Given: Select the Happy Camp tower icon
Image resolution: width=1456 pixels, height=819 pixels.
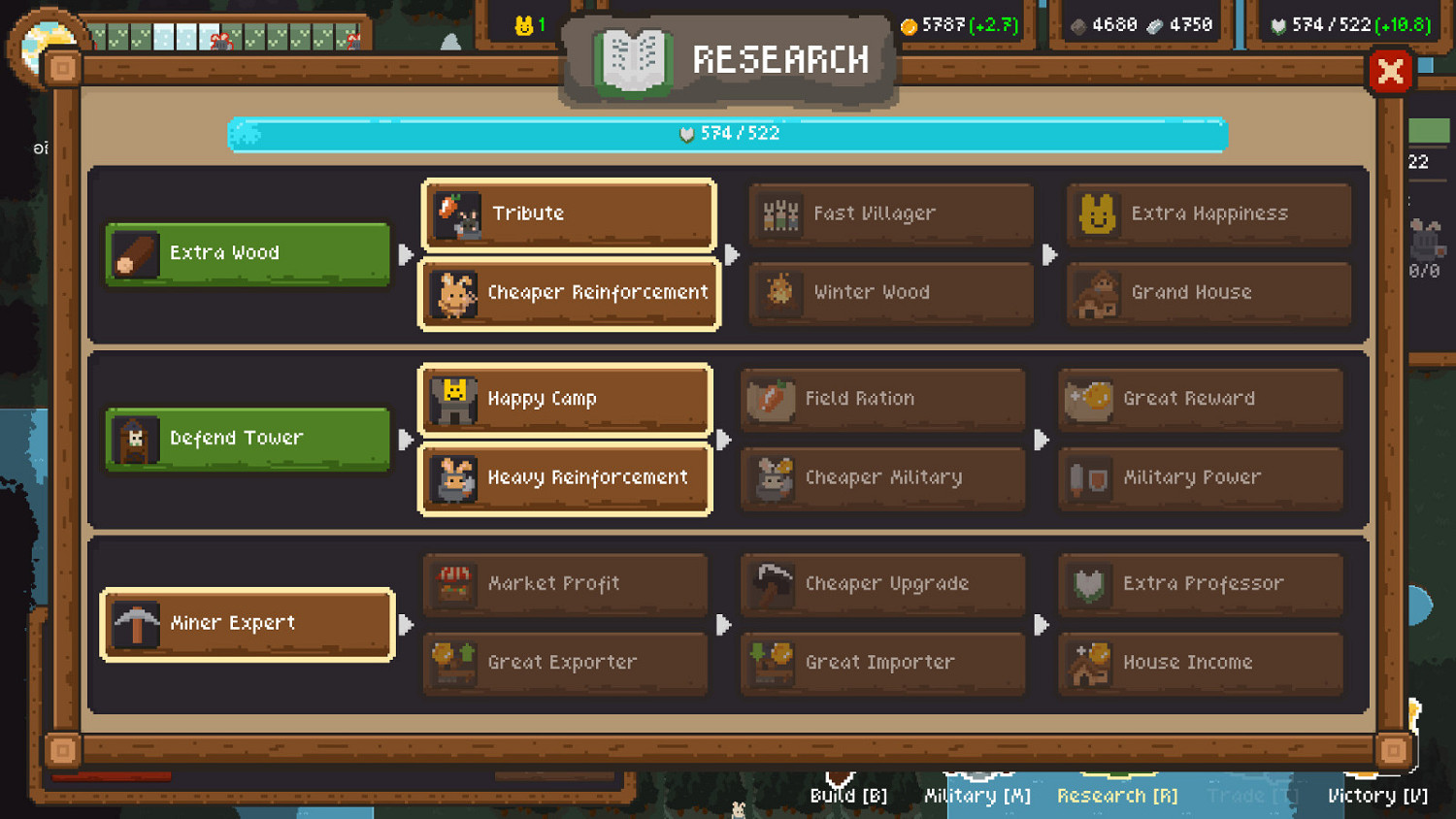Looking at the screenshot, I should pos(456,399).
